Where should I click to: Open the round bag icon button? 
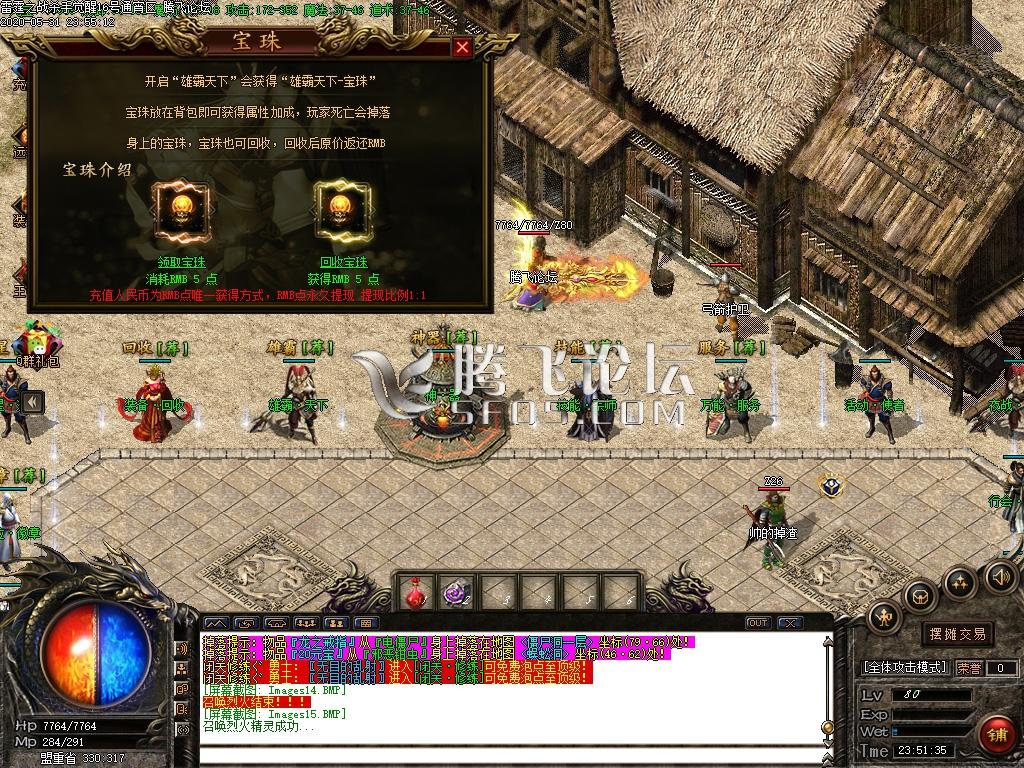pyautogui.click(x=920, y=596)
